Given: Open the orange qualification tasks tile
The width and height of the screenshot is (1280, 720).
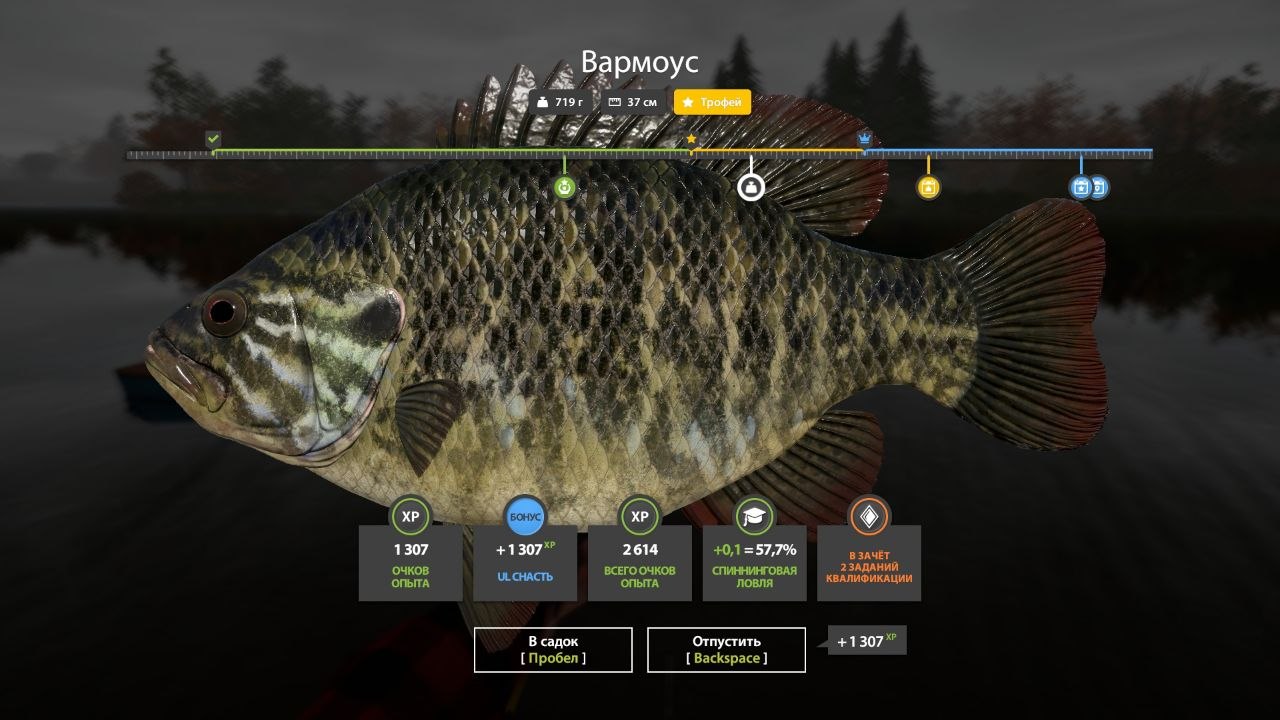Looking at the screenshot, I should click(869, 561).
